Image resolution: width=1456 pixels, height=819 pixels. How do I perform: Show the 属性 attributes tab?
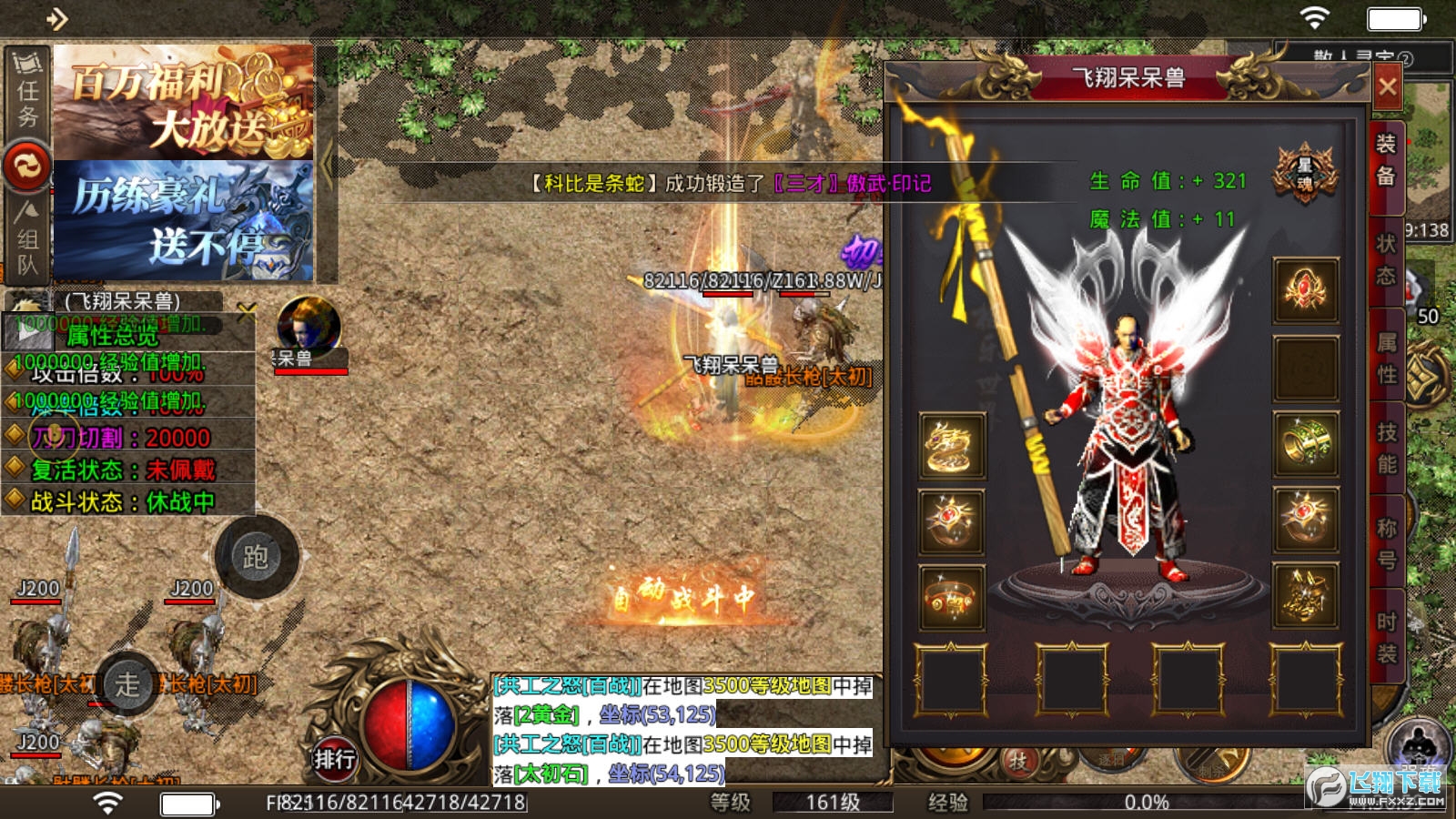click(1386, 358)
